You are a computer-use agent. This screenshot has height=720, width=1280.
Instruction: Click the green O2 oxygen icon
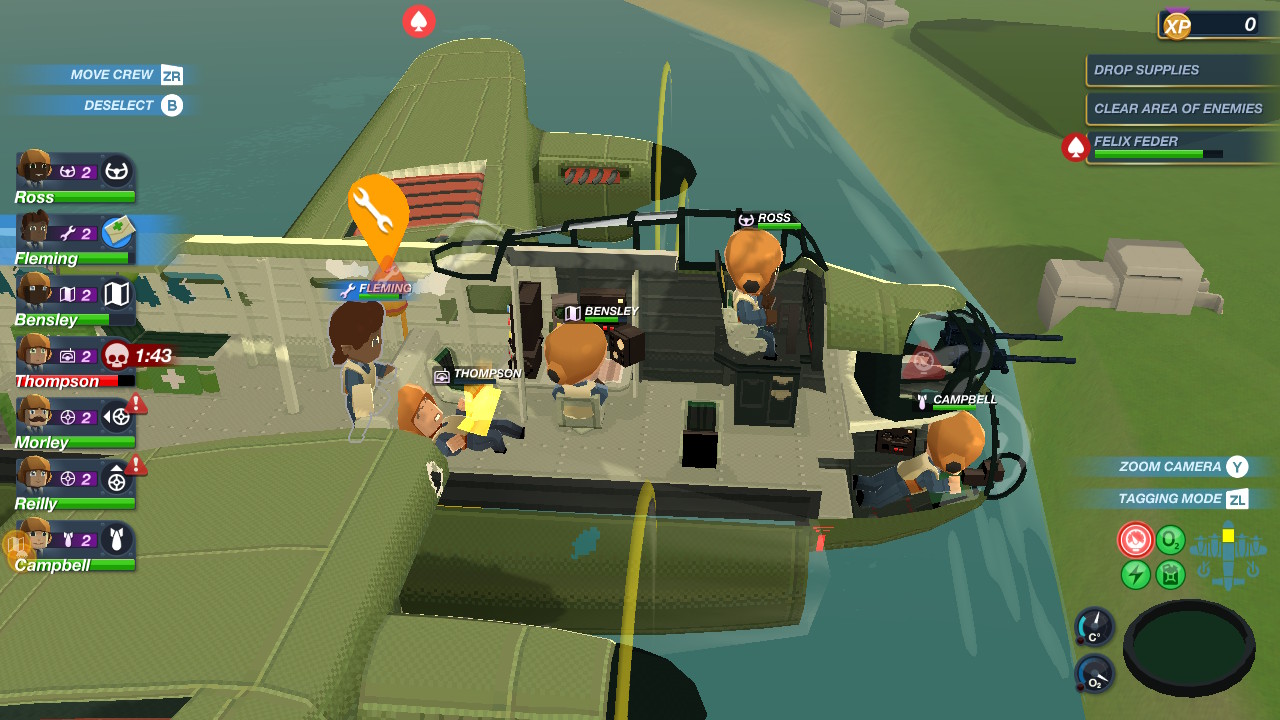point(1168,539)
